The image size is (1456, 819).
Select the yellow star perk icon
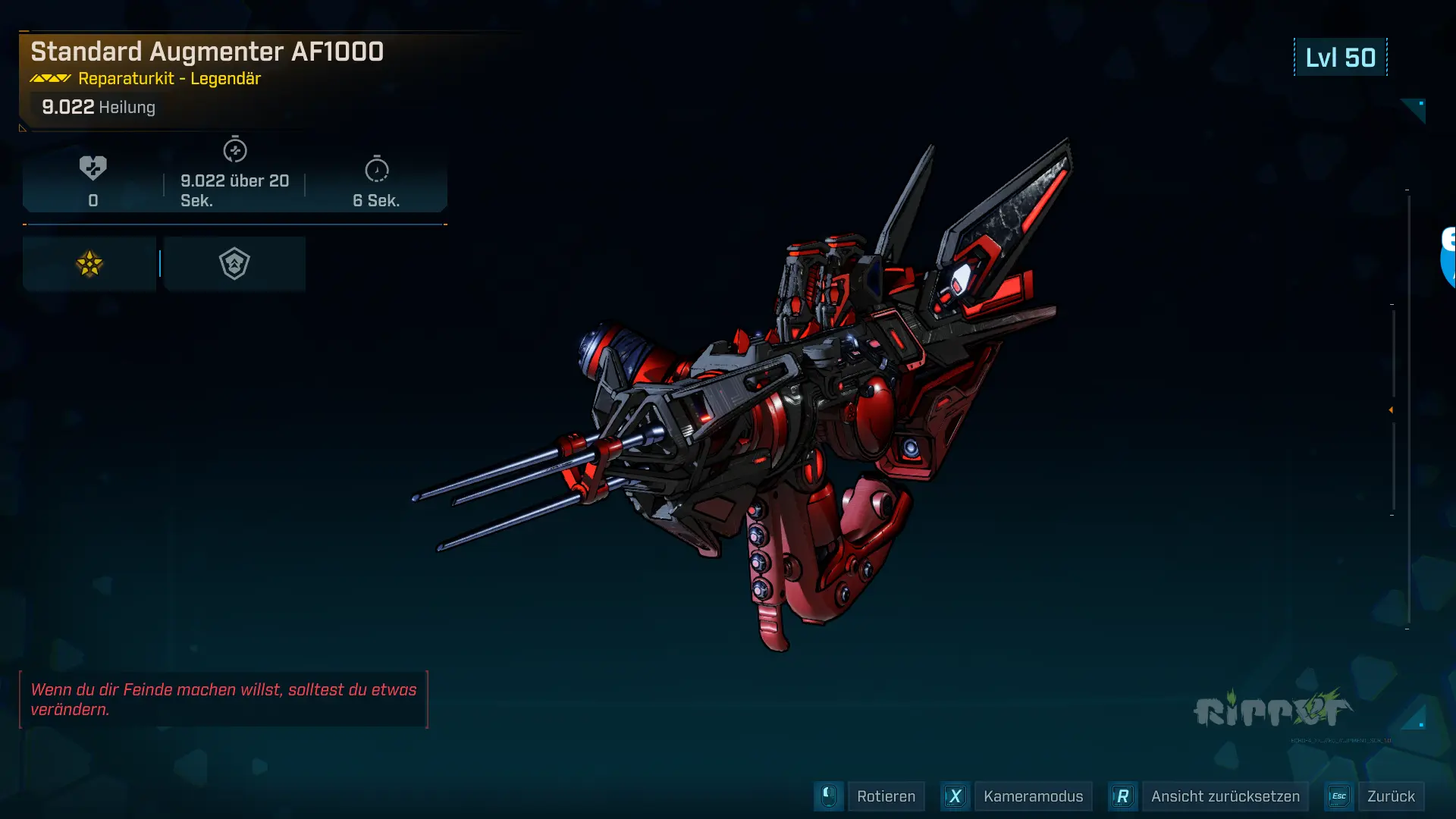tap(89, 264)
